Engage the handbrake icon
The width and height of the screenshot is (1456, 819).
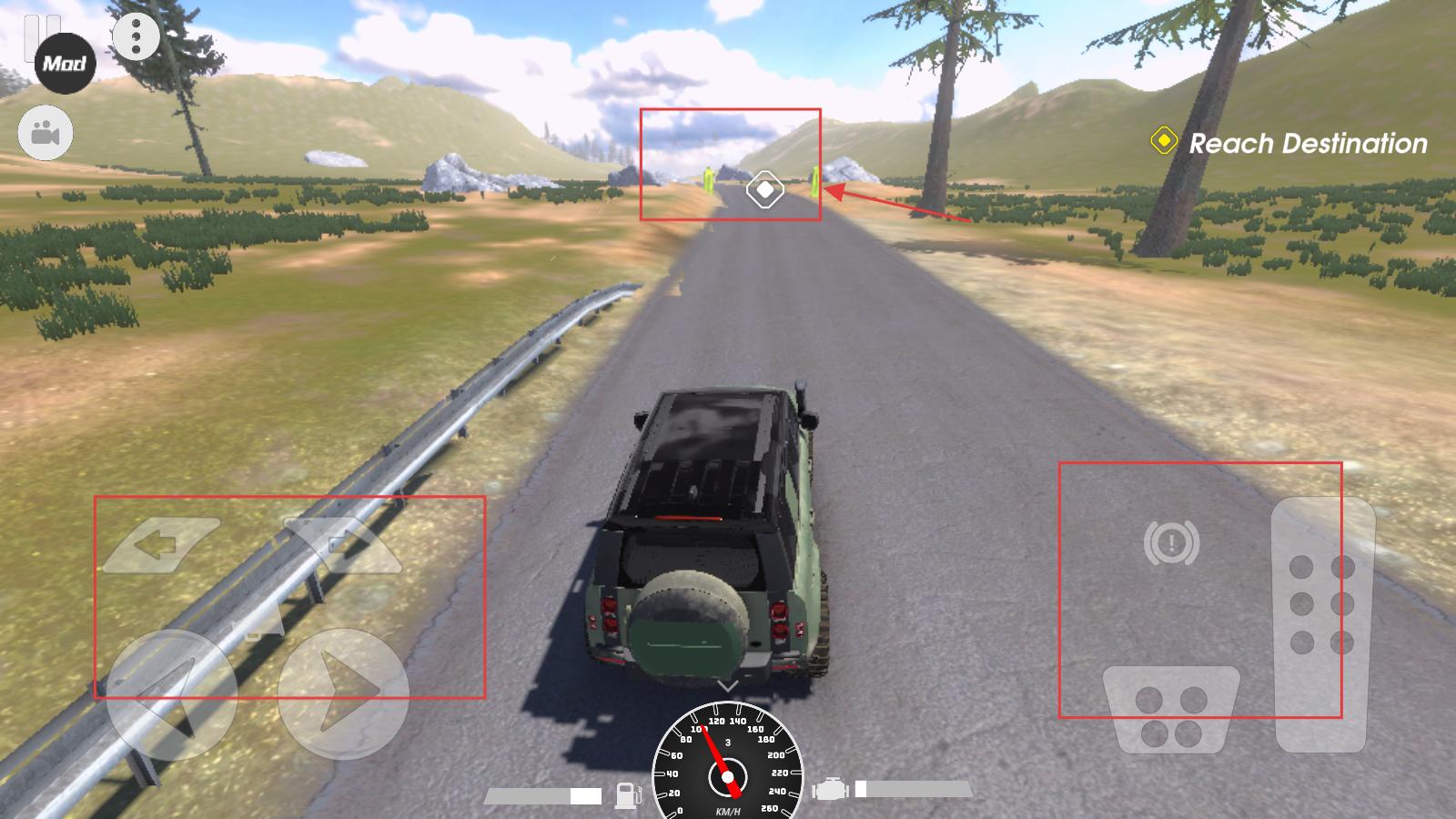pos(1171,543)
